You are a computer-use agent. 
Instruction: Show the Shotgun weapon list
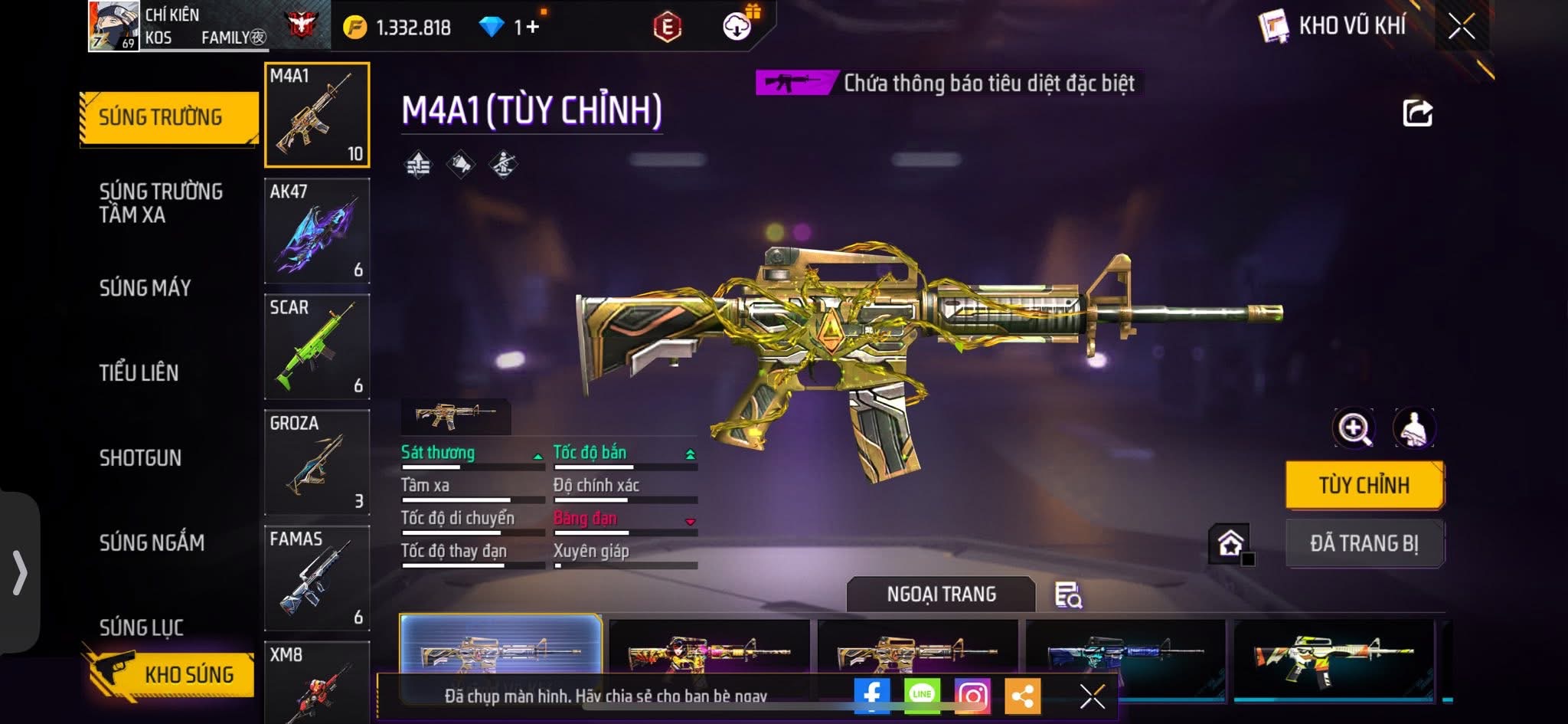point(140,458)
